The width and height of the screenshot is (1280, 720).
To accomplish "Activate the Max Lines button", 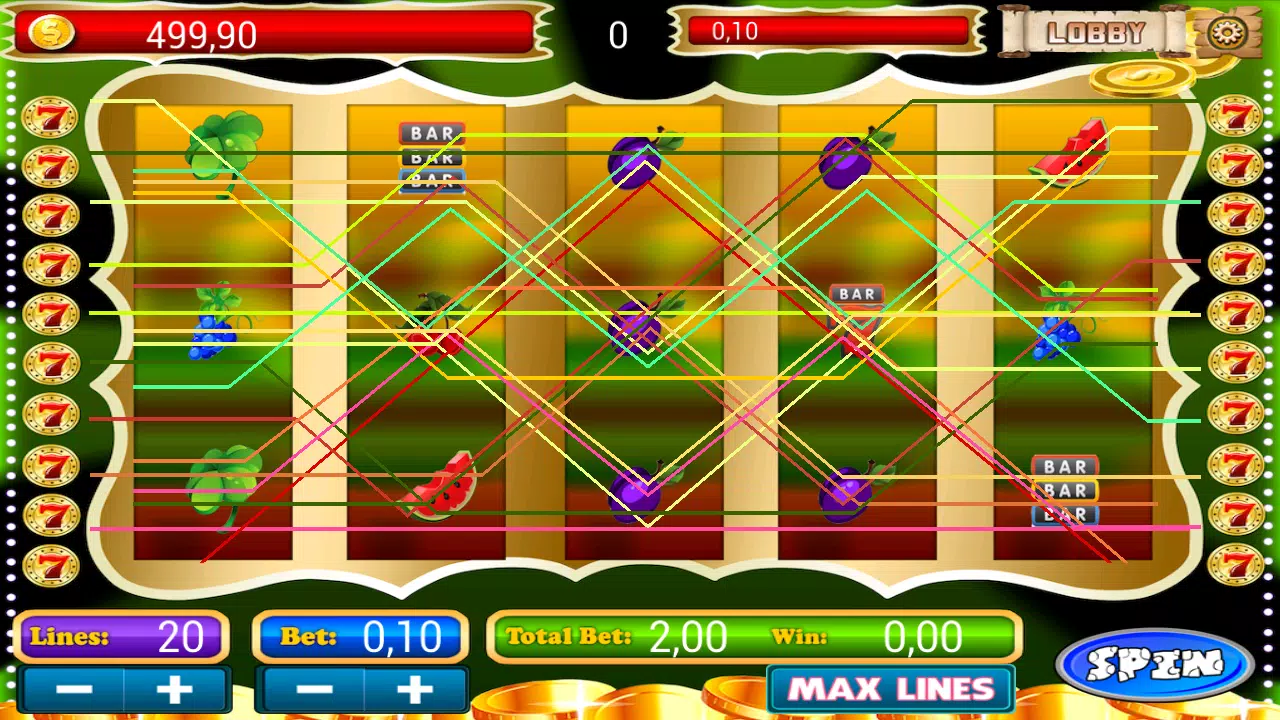I will coord(891,689).
